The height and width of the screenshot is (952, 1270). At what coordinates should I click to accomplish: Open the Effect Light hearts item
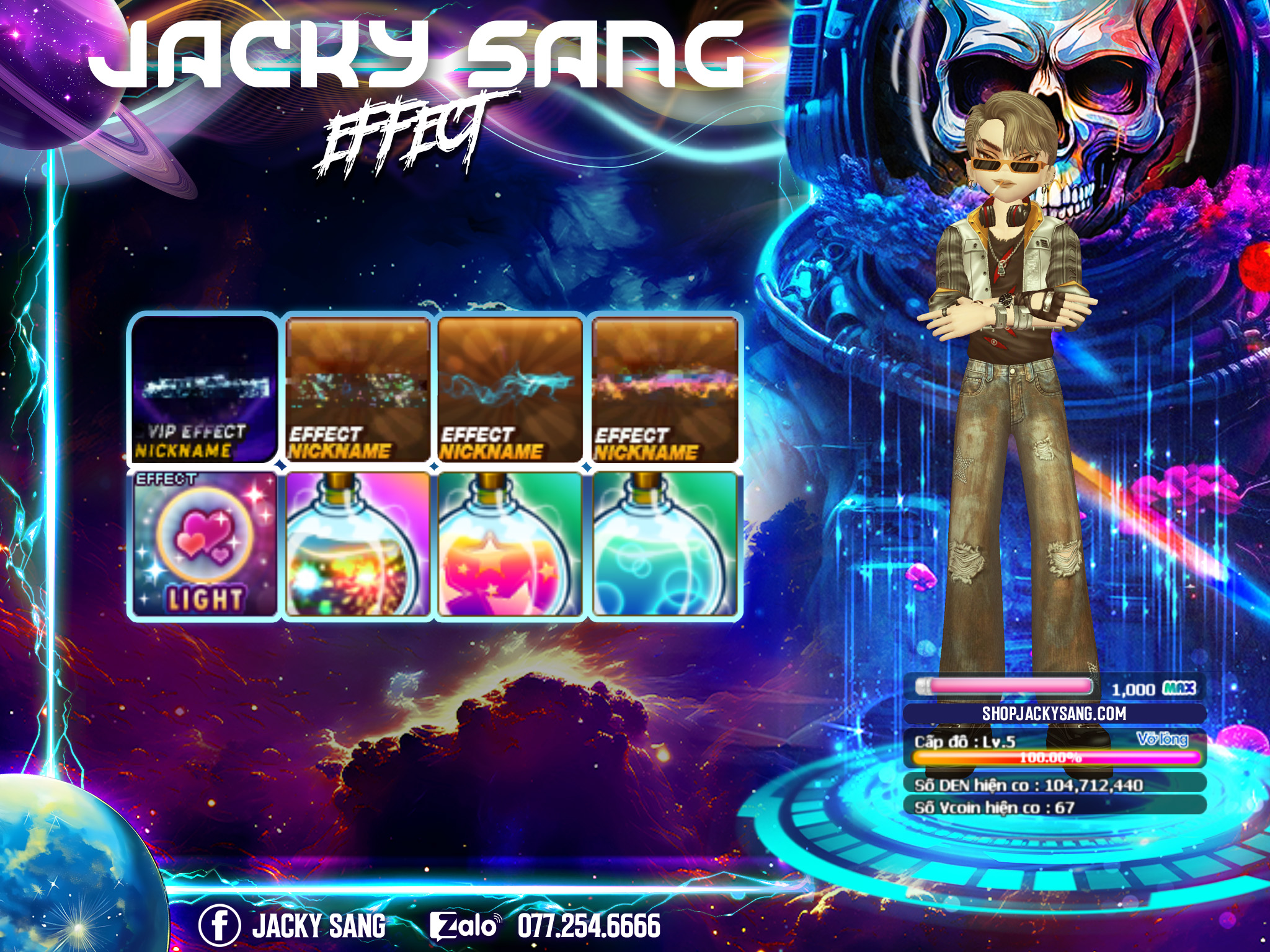coord(203,545)
